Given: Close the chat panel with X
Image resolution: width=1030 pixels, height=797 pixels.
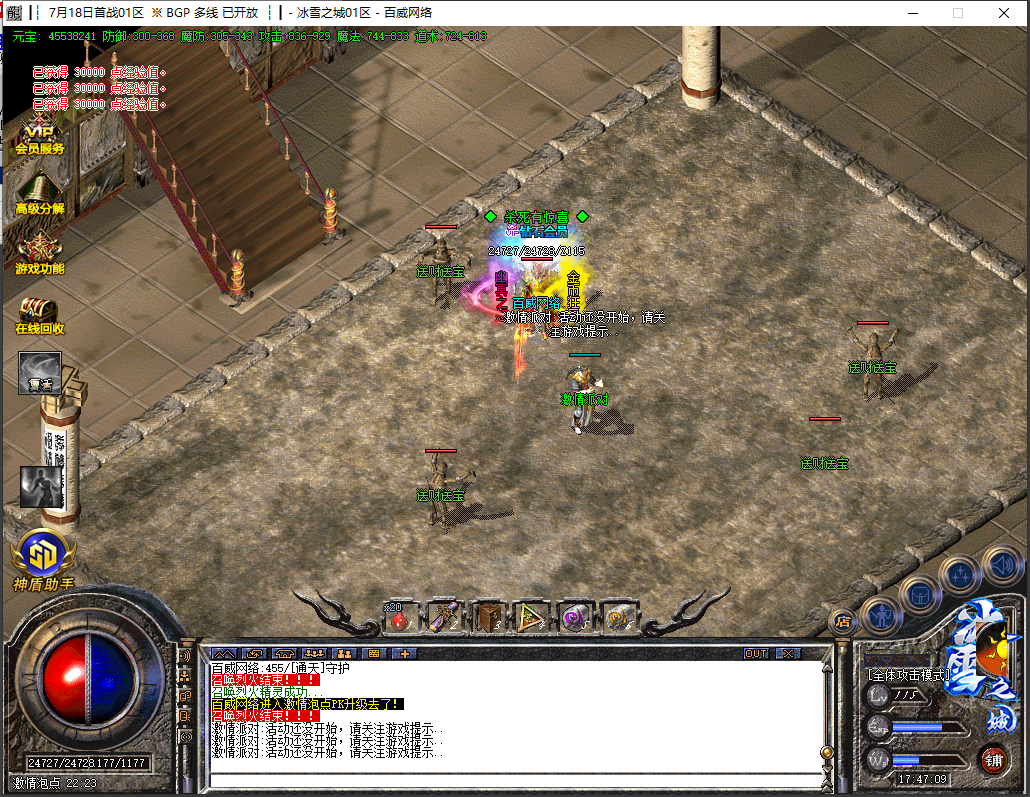Looking at the screenshot, I should pos(788,653).
